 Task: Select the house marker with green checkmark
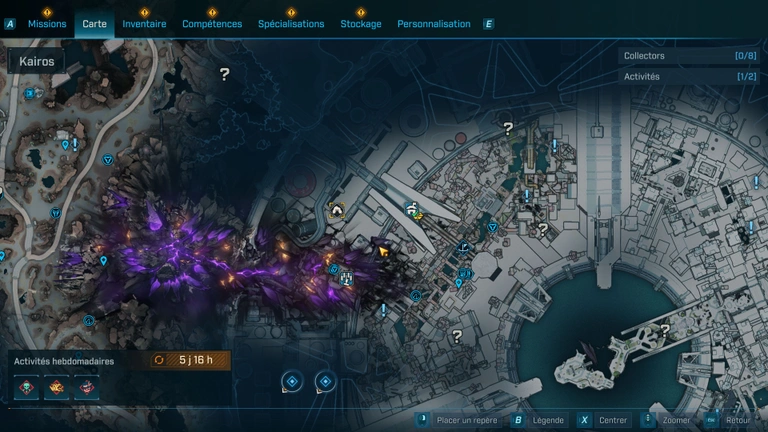point(413,209)
